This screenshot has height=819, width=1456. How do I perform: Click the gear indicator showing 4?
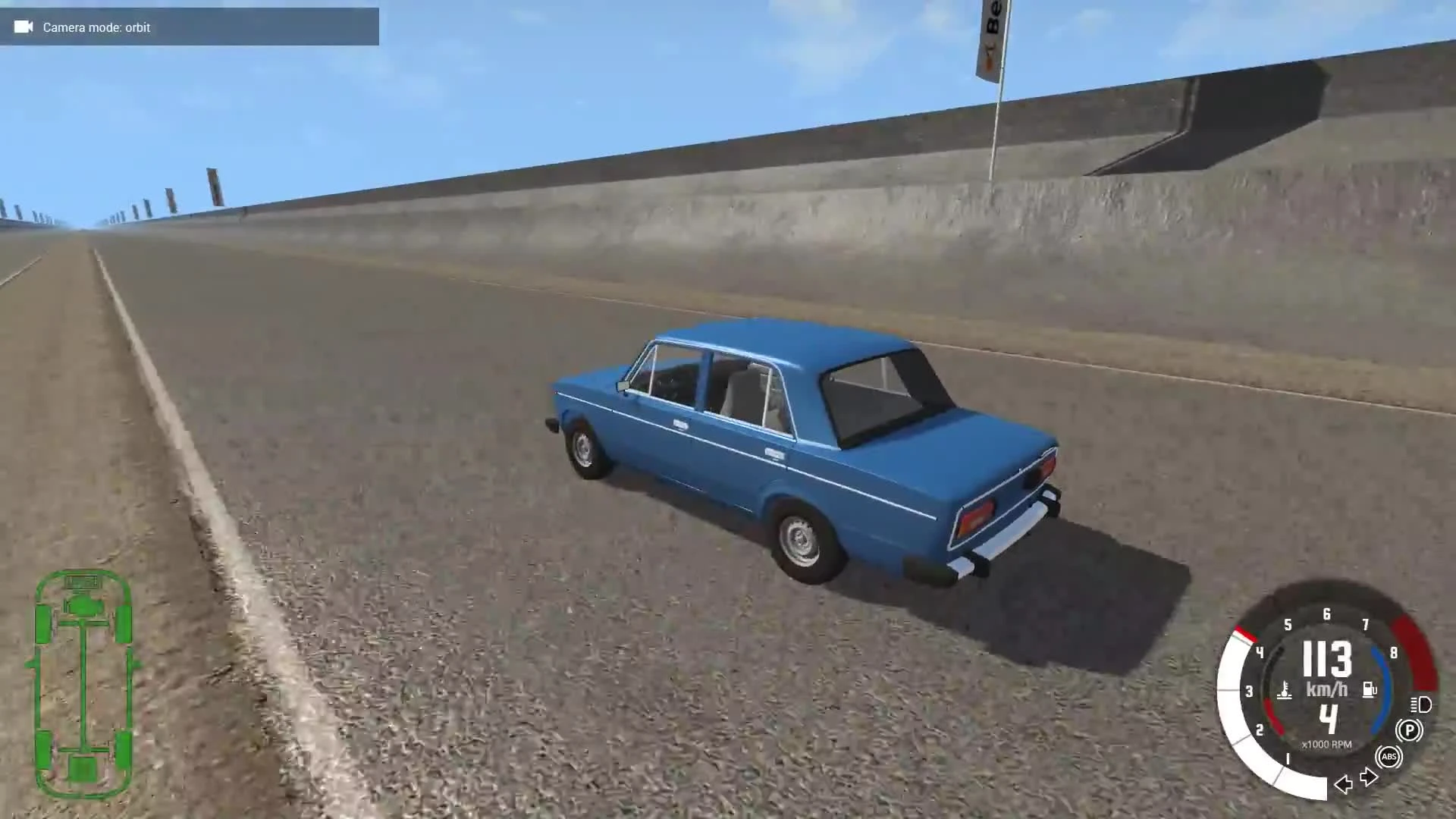pos(1329,716)
